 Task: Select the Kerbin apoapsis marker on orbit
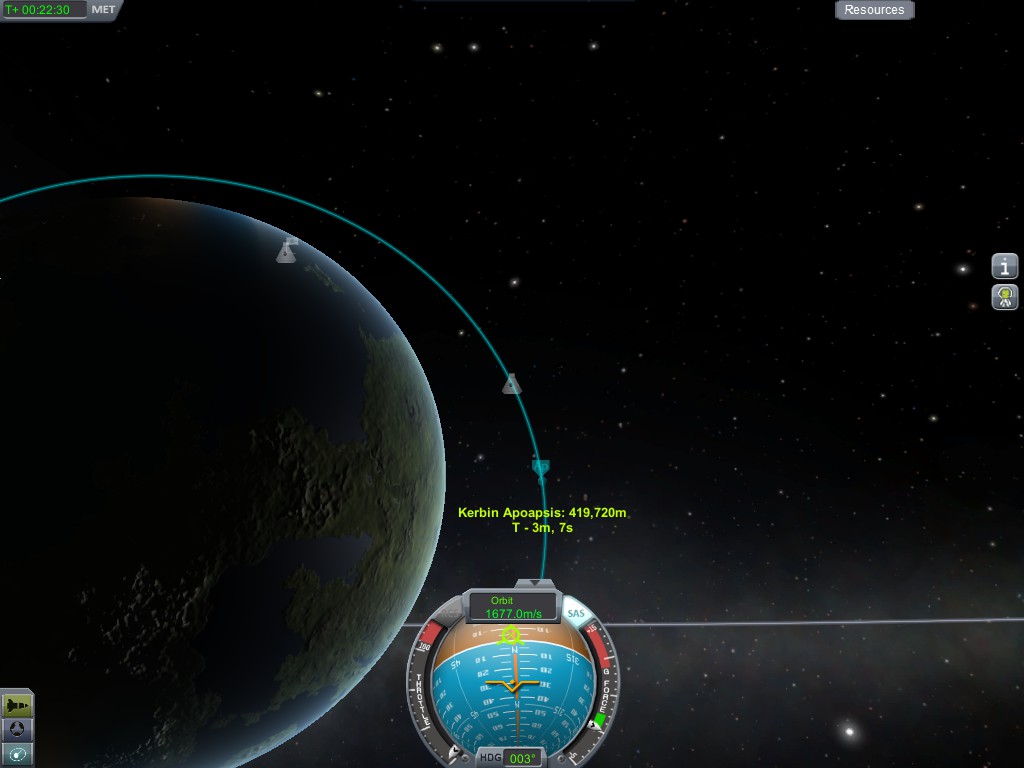coord(541,466)
